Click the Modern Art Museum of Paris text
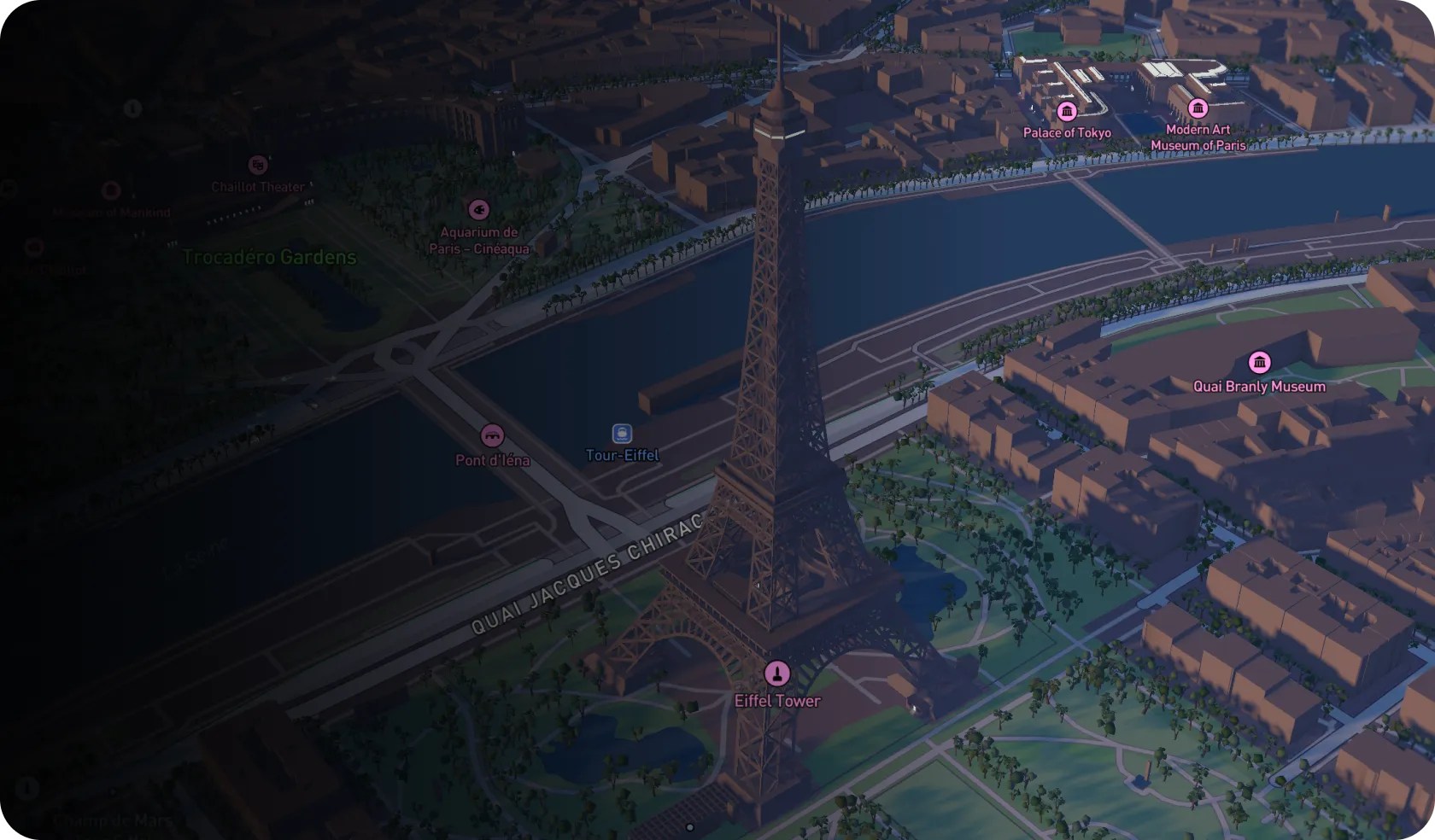 coord(1198,139)
